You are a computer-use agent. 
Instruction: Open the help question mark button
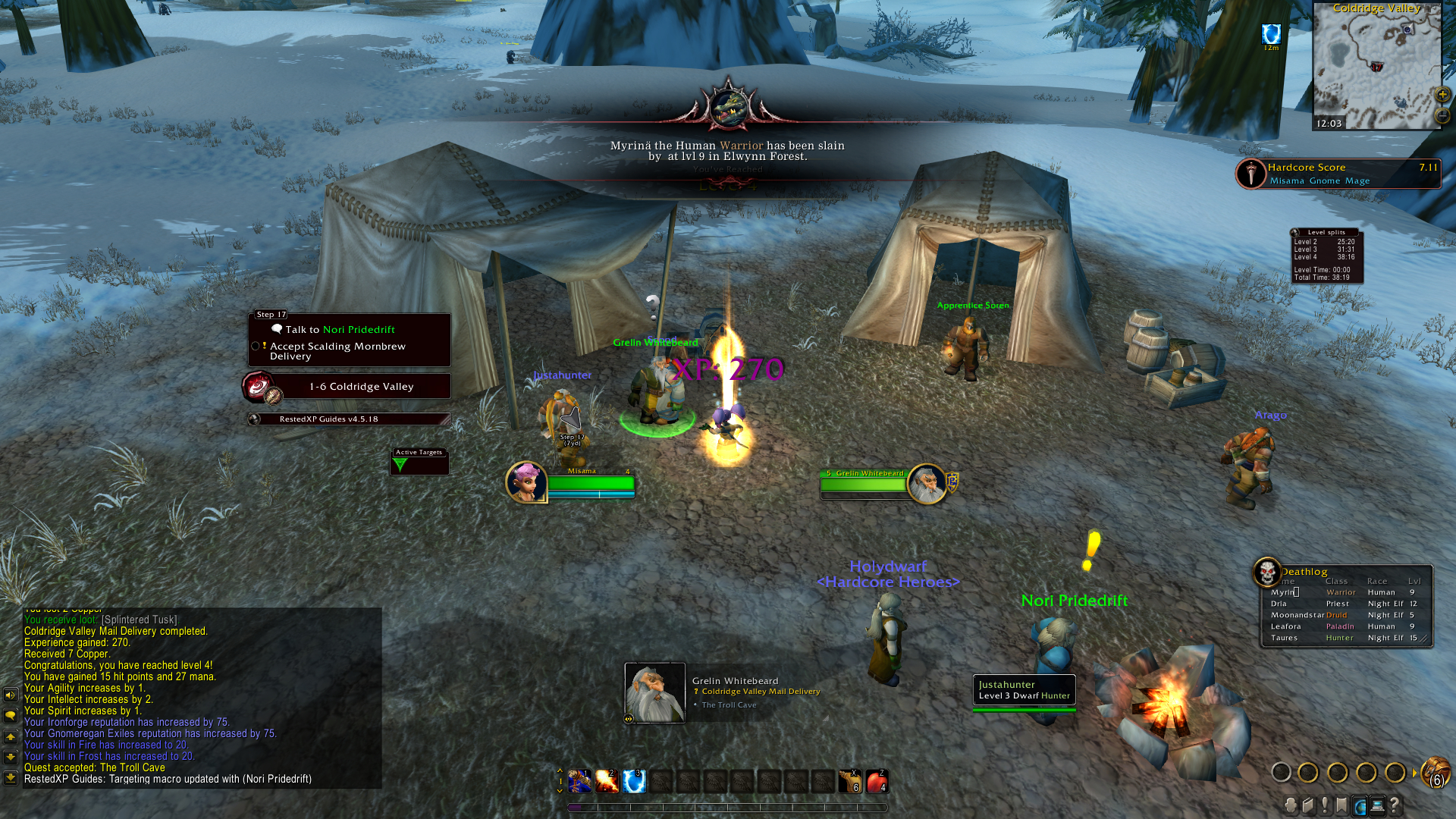(1395, 805)
